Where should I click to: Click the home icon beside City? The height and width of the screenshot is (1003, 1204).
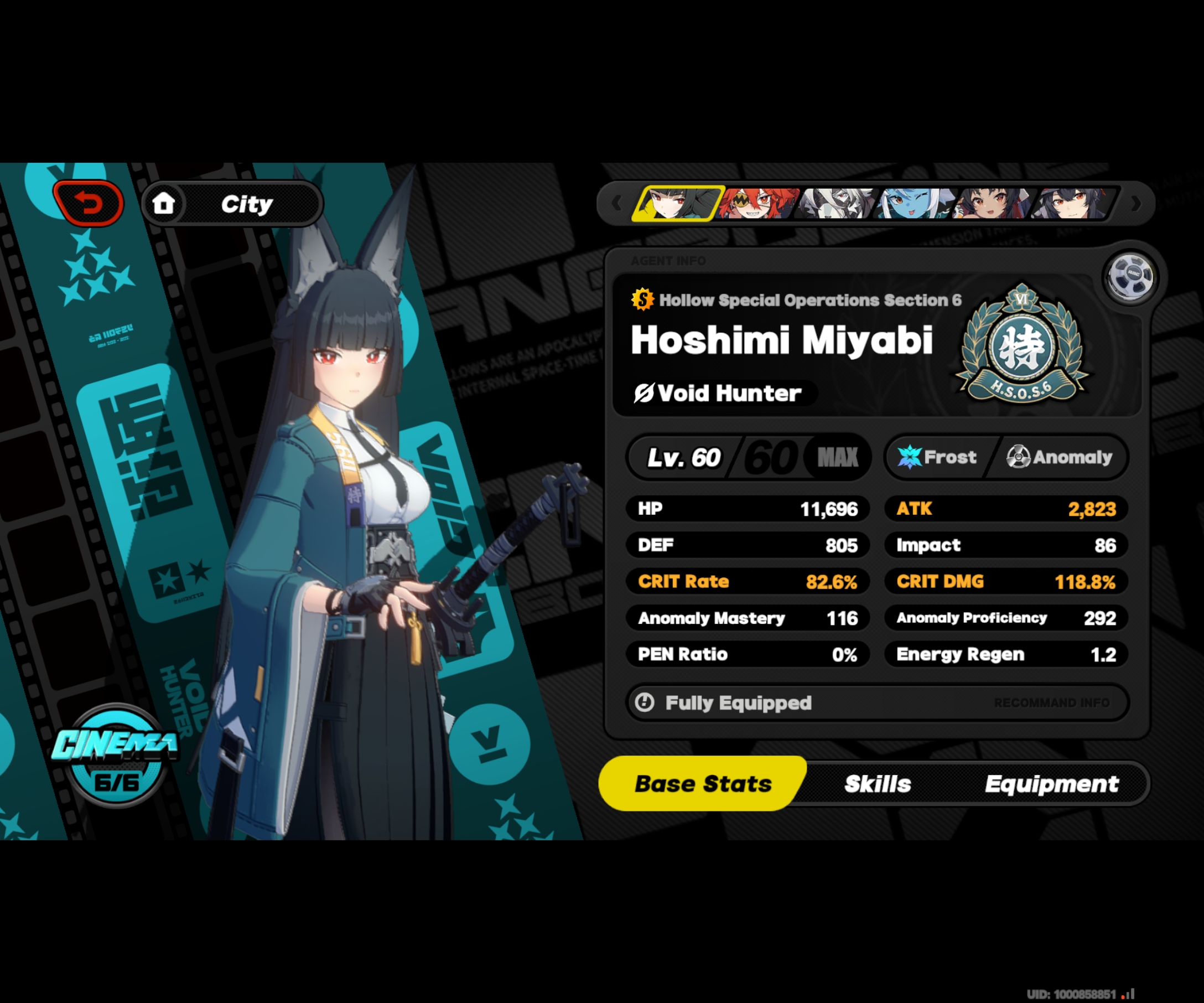(x=164, y=203)
